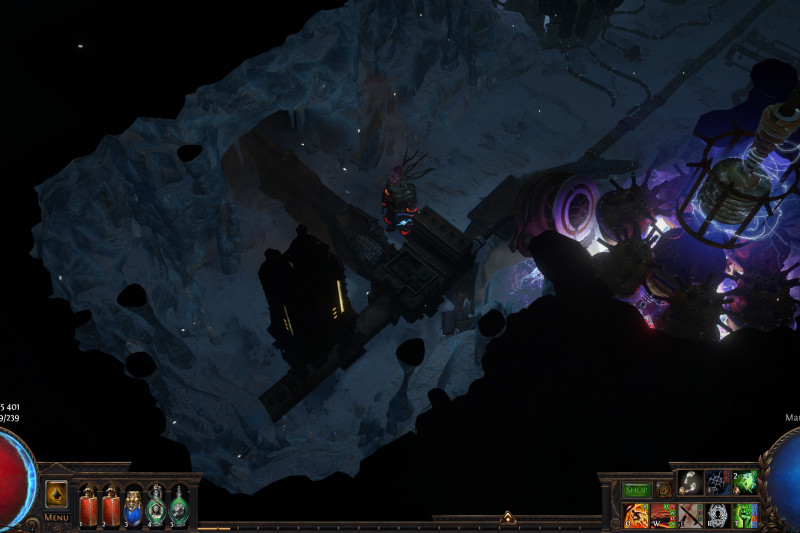Use the green fist skill
The width and height of the screenshot is (800, 533).
tap(746, 516)
